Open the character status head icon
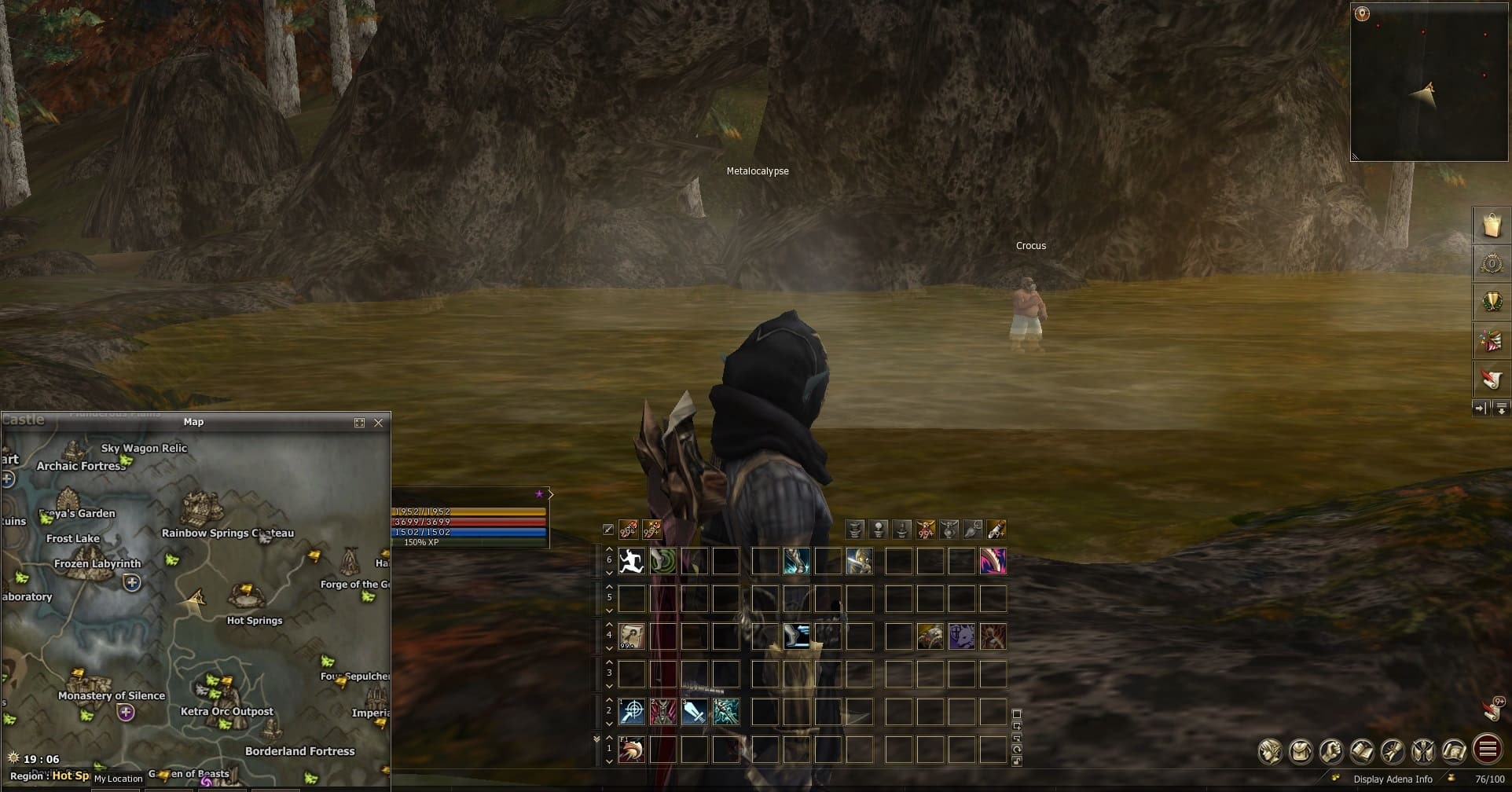The height and width of the screenshot is (792, 1512). 1271,751
